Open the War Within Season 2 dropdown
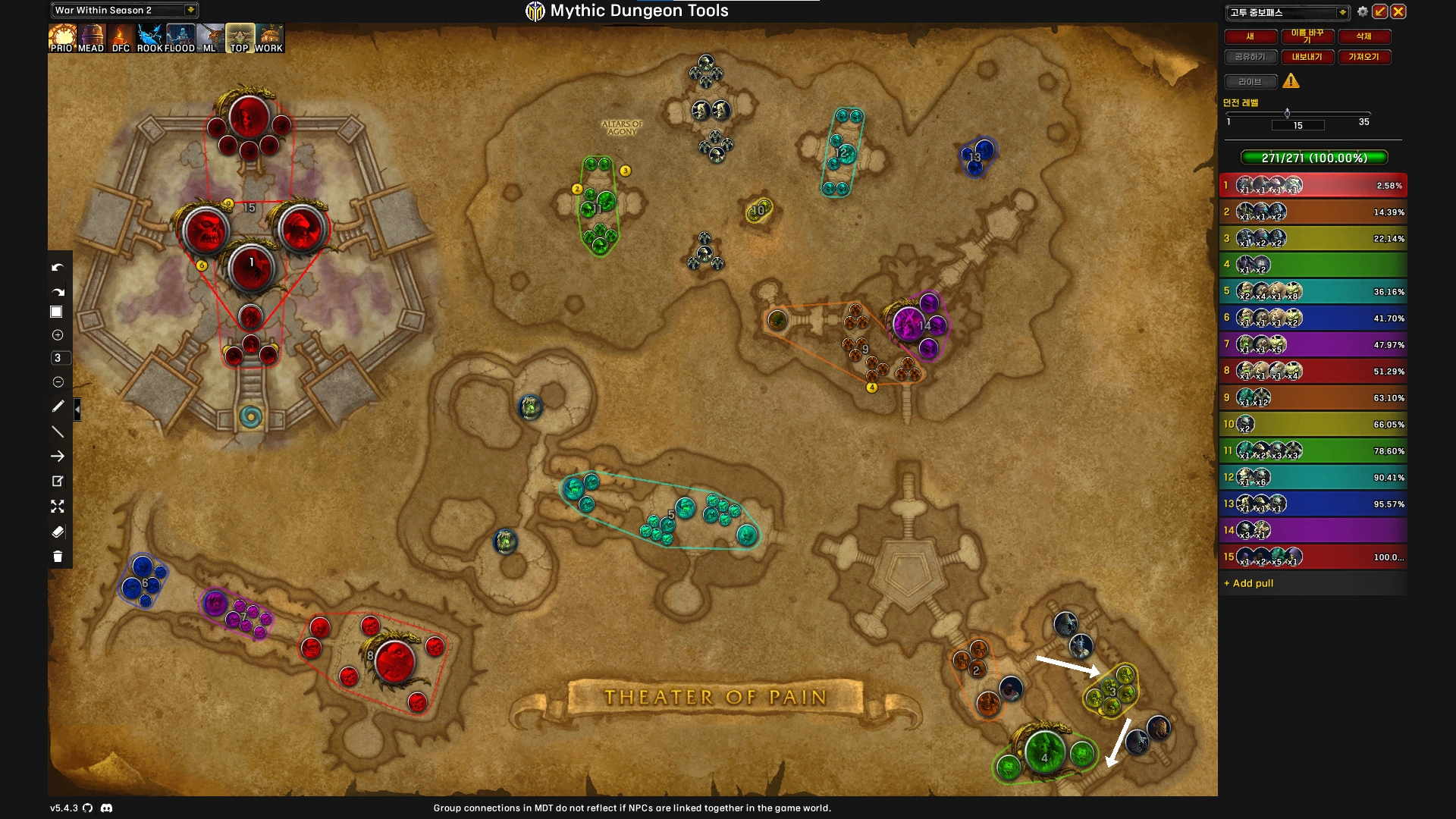The image size is (1456, 819). pos(190,10)
